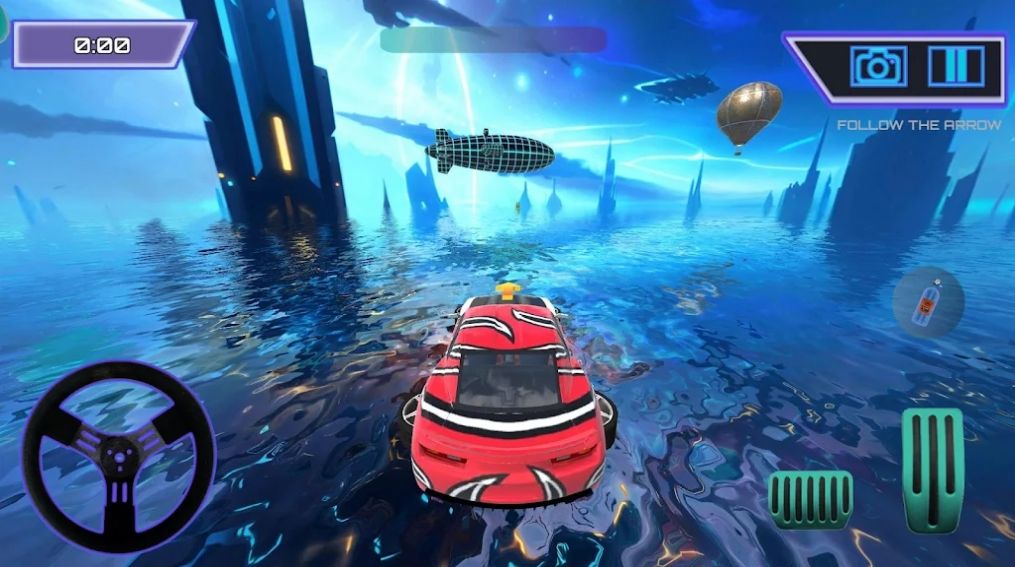The height and width of the screenshot is (567, 1015).
Task: Hit the brake pedal
Action: click(x=810, y=499)
